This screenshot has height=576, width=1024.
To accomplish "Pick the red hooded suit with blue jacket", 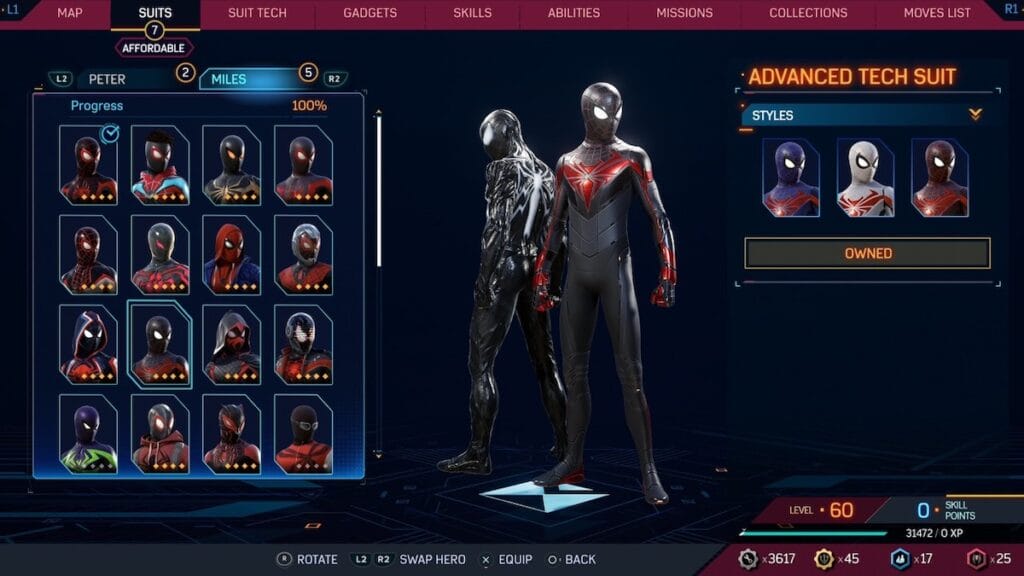I will pyautogui.click(x=231, y=255).
